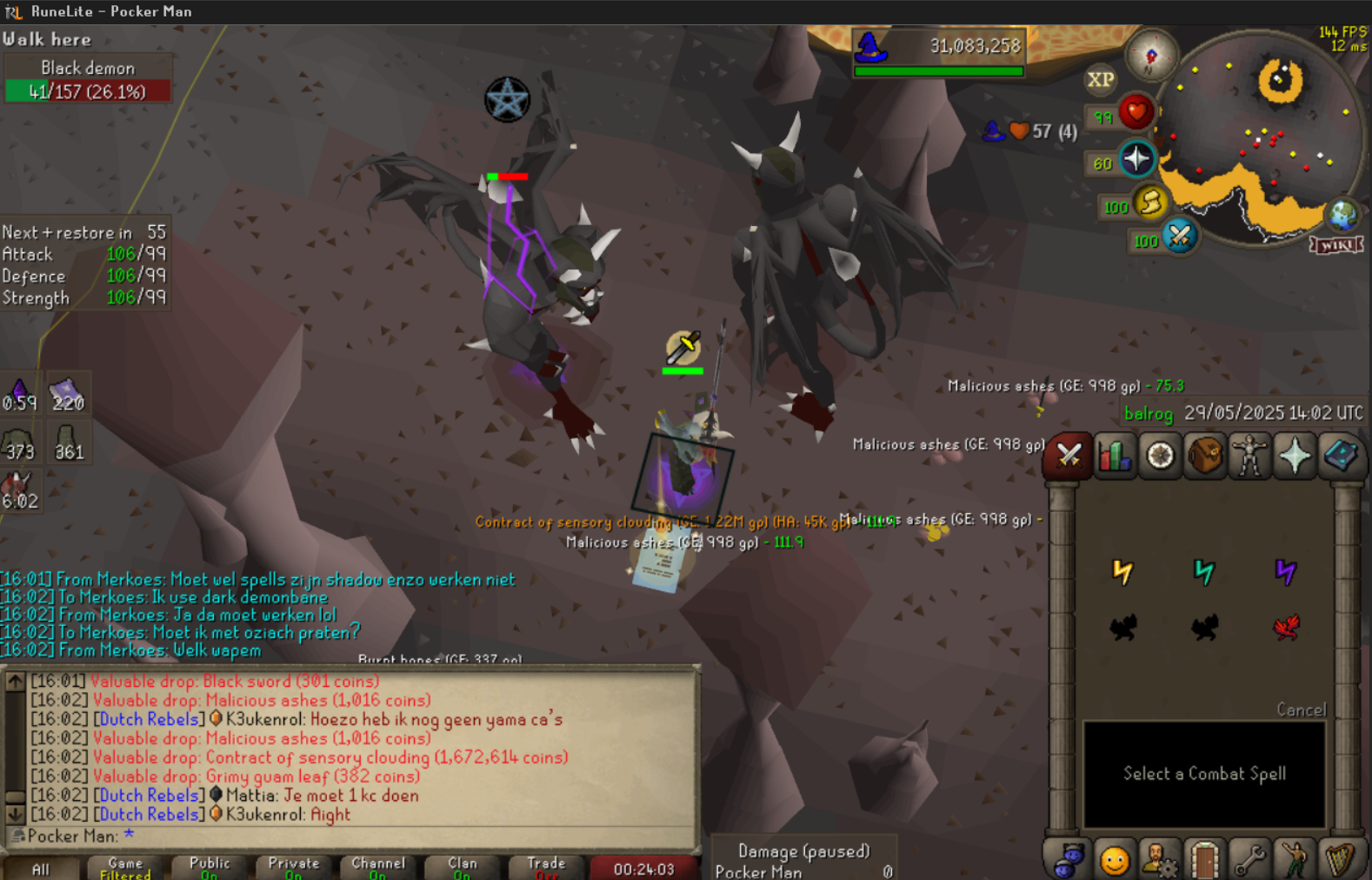Click the compass to face north
Image resolution: width=1372 pixels, height=880 pixels.
pyautogui.click(x=1151, y=57)
